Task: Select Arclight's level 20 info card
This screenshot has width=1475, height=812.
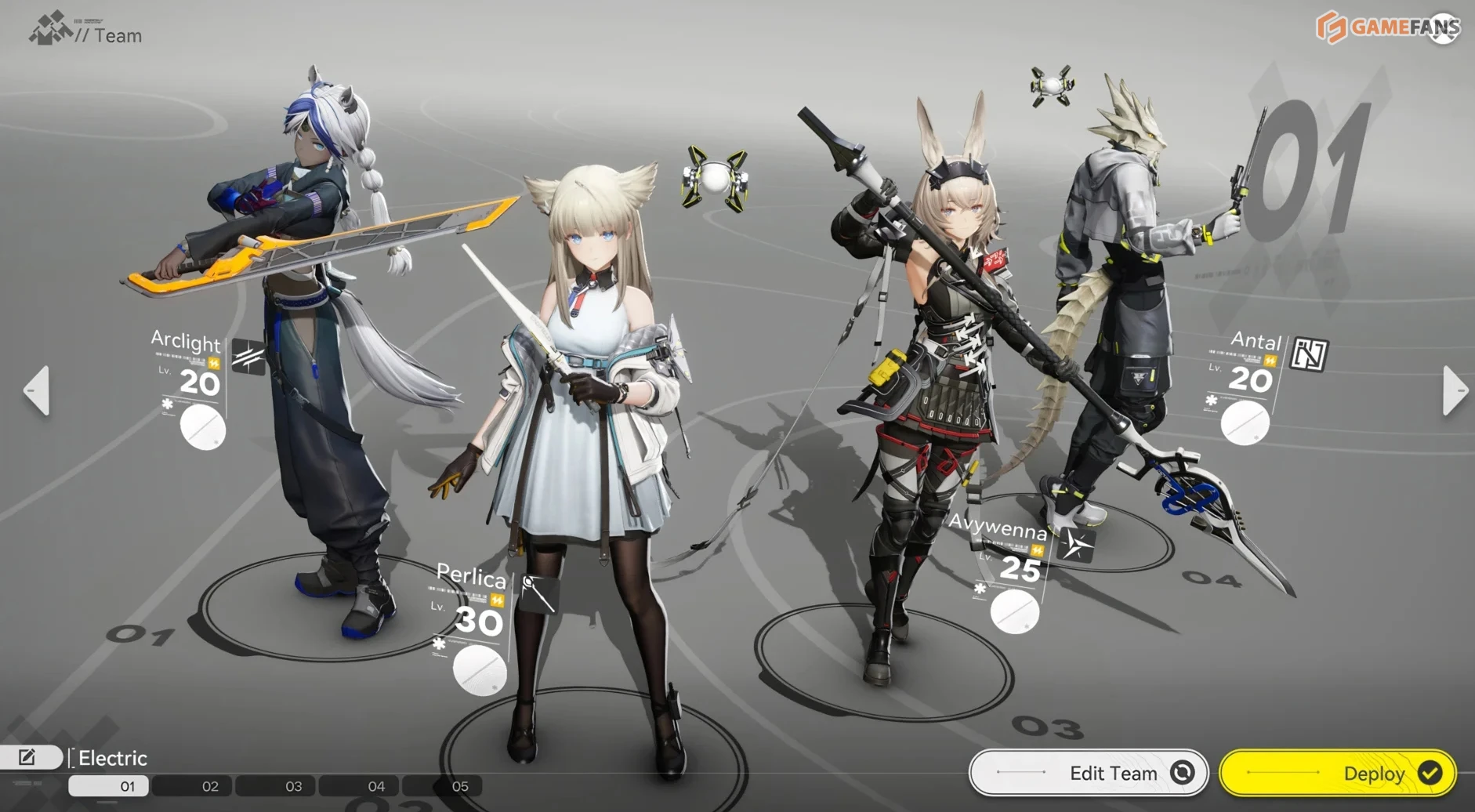Action: 194,384
